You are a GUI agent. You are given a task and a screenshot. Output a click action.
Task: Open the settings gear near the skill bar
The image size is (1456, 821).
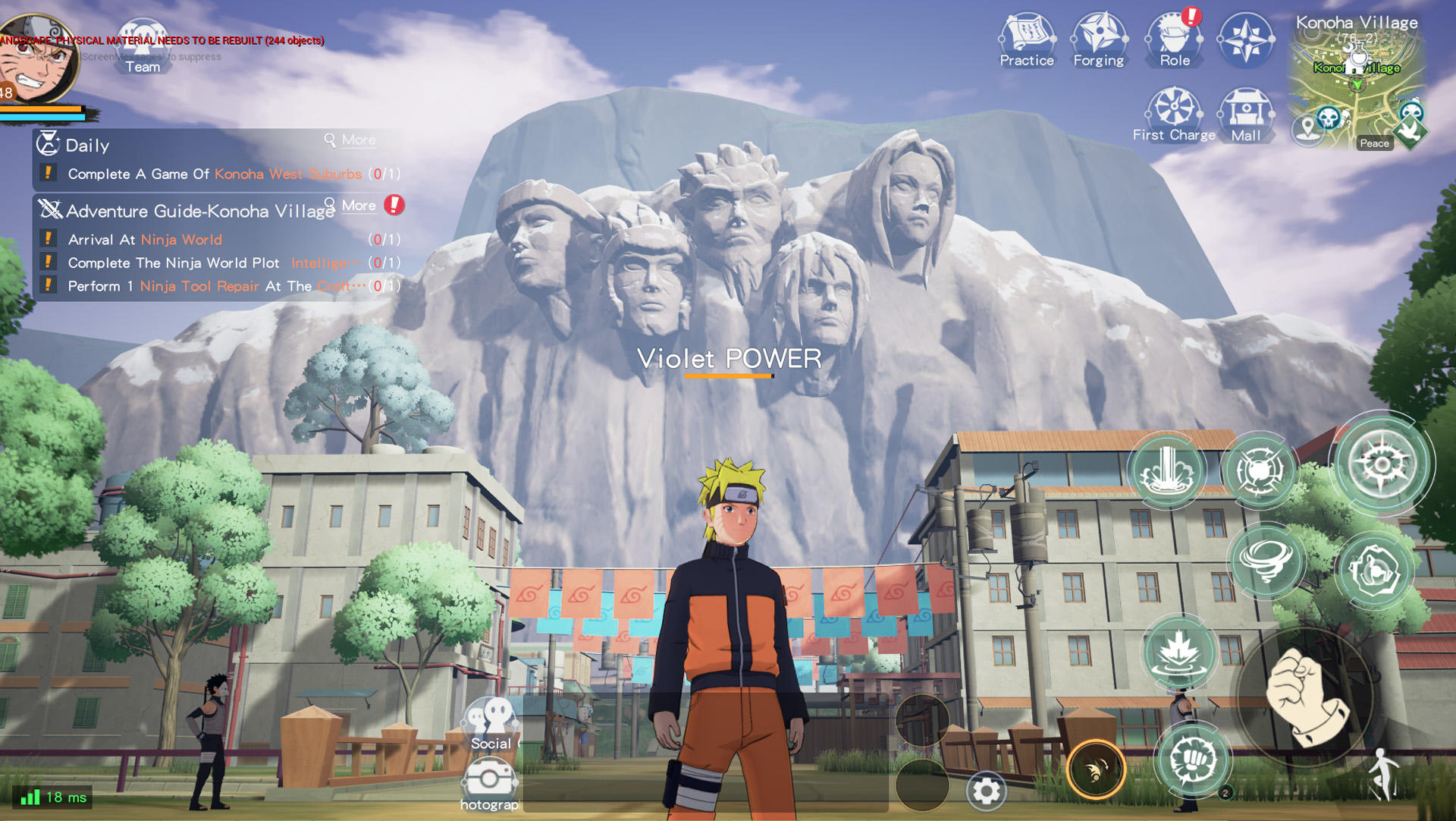coord(985,791)
